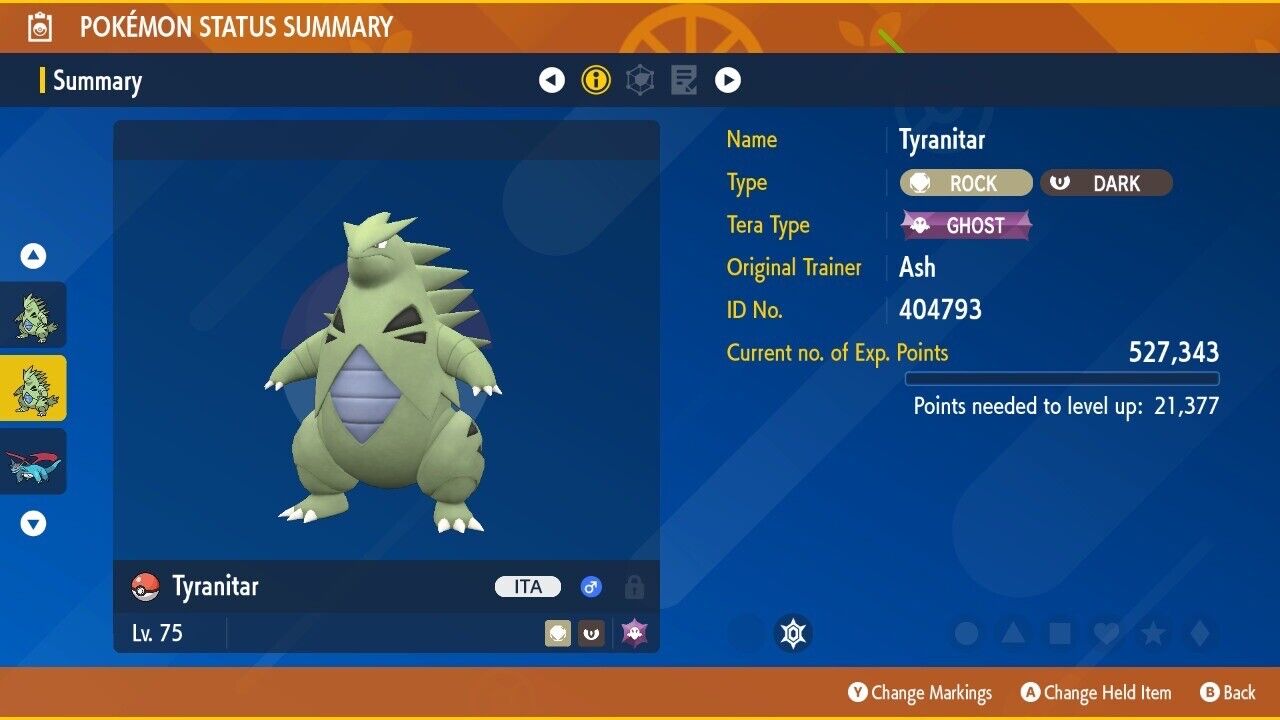
Task: Choose the Salamence party thumbnail
Action: (x=34, y=462)
